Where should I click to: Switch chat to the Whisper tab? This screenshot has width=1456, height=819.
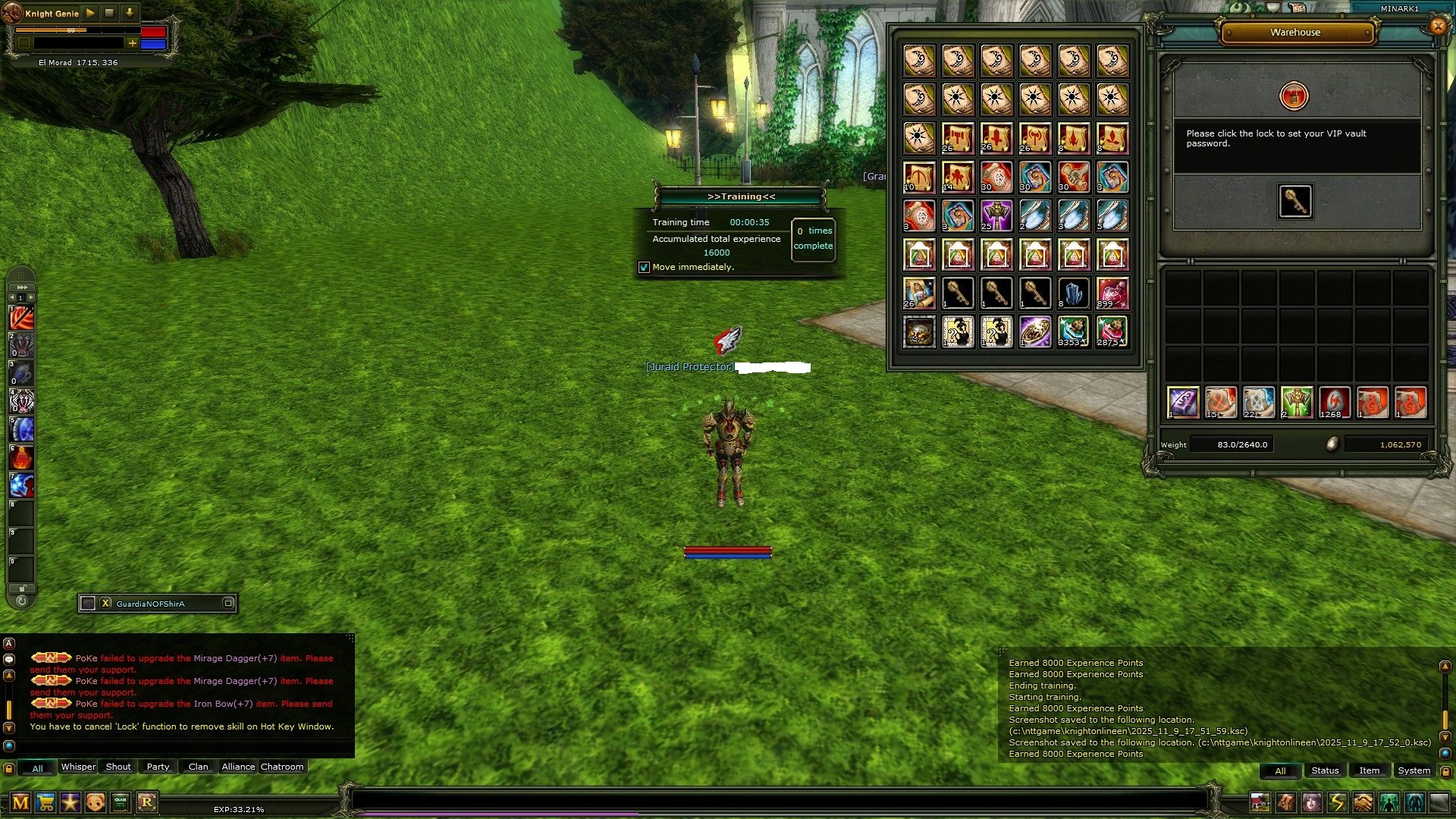point(78,767)
